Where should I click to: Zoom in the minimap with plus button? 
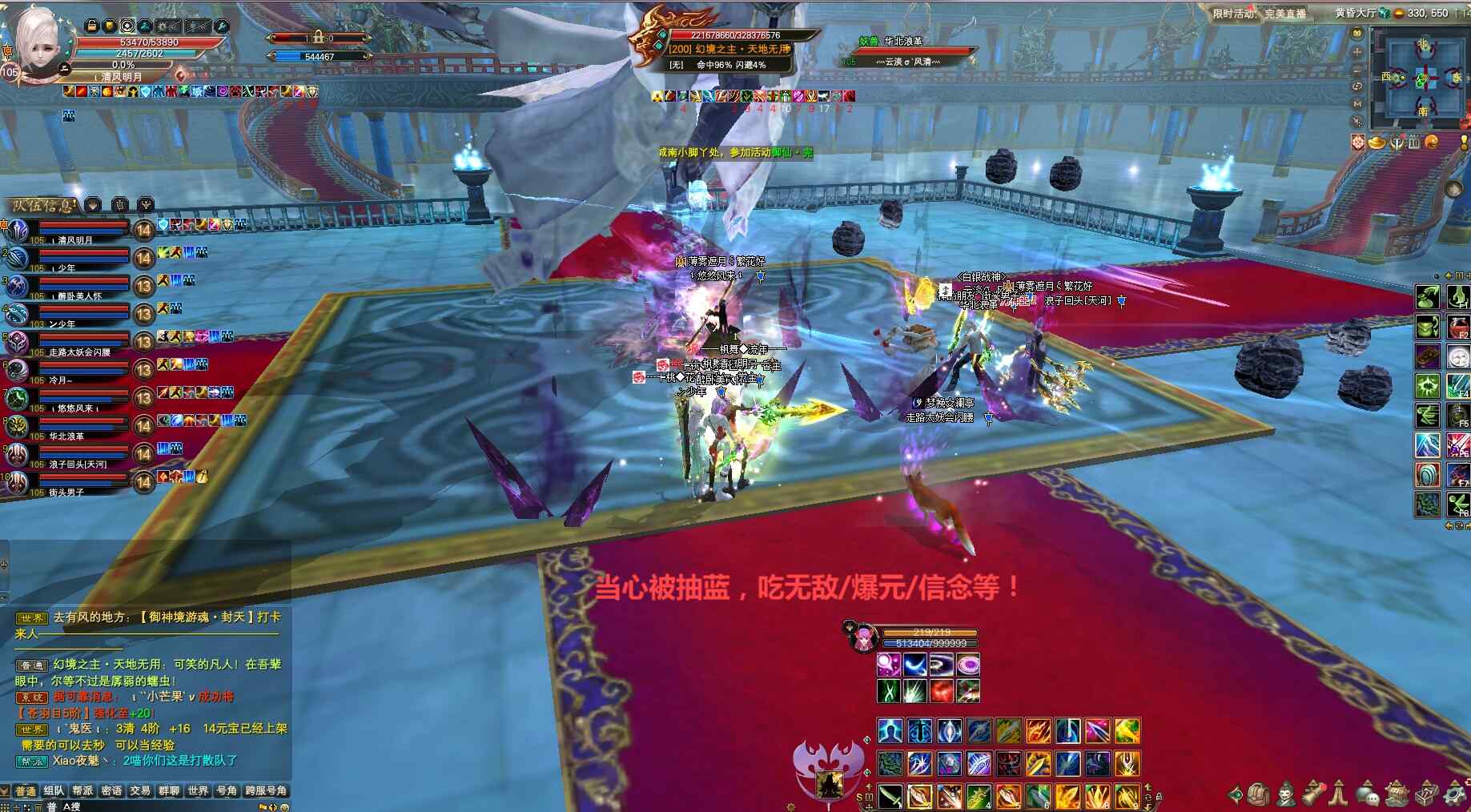pyautogui.click(x=1357, y=51)
